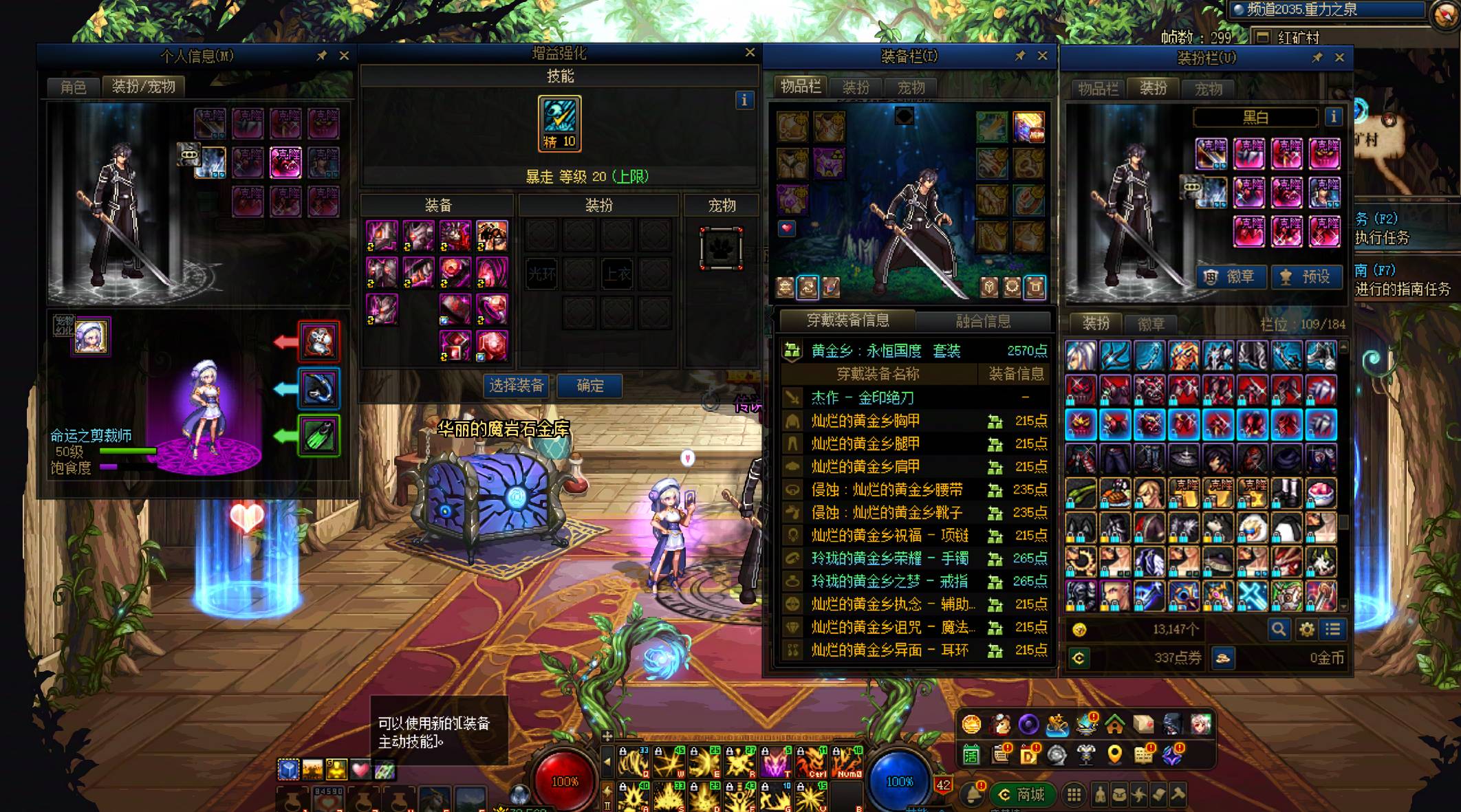This screenshot has width=1461, height=812.
Task: Select the 穿戴装备信息 tab
Action: click(847, 320)
